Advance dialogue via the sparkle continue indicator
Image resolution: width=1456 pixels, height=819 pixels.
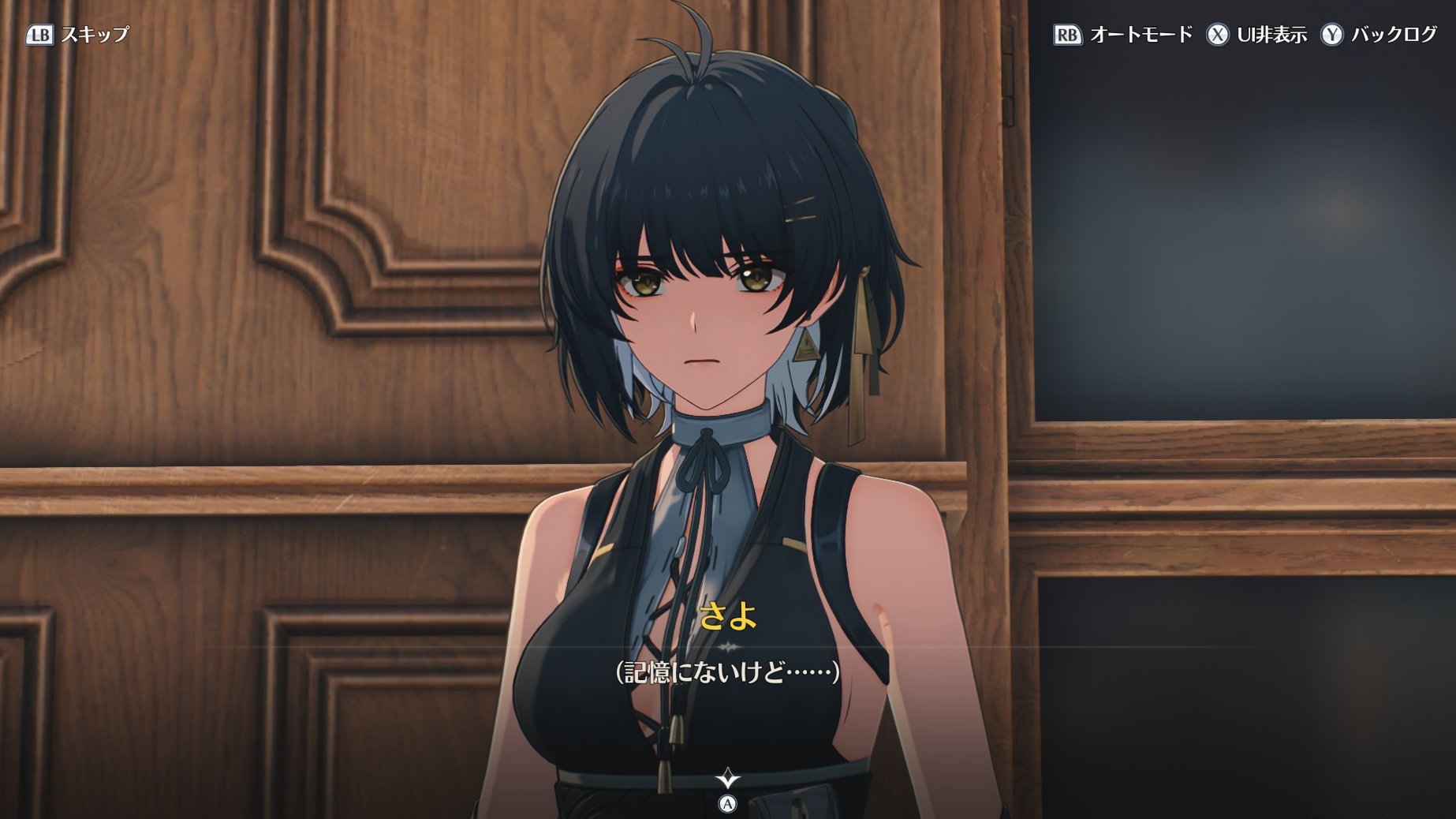click(727, 780)
